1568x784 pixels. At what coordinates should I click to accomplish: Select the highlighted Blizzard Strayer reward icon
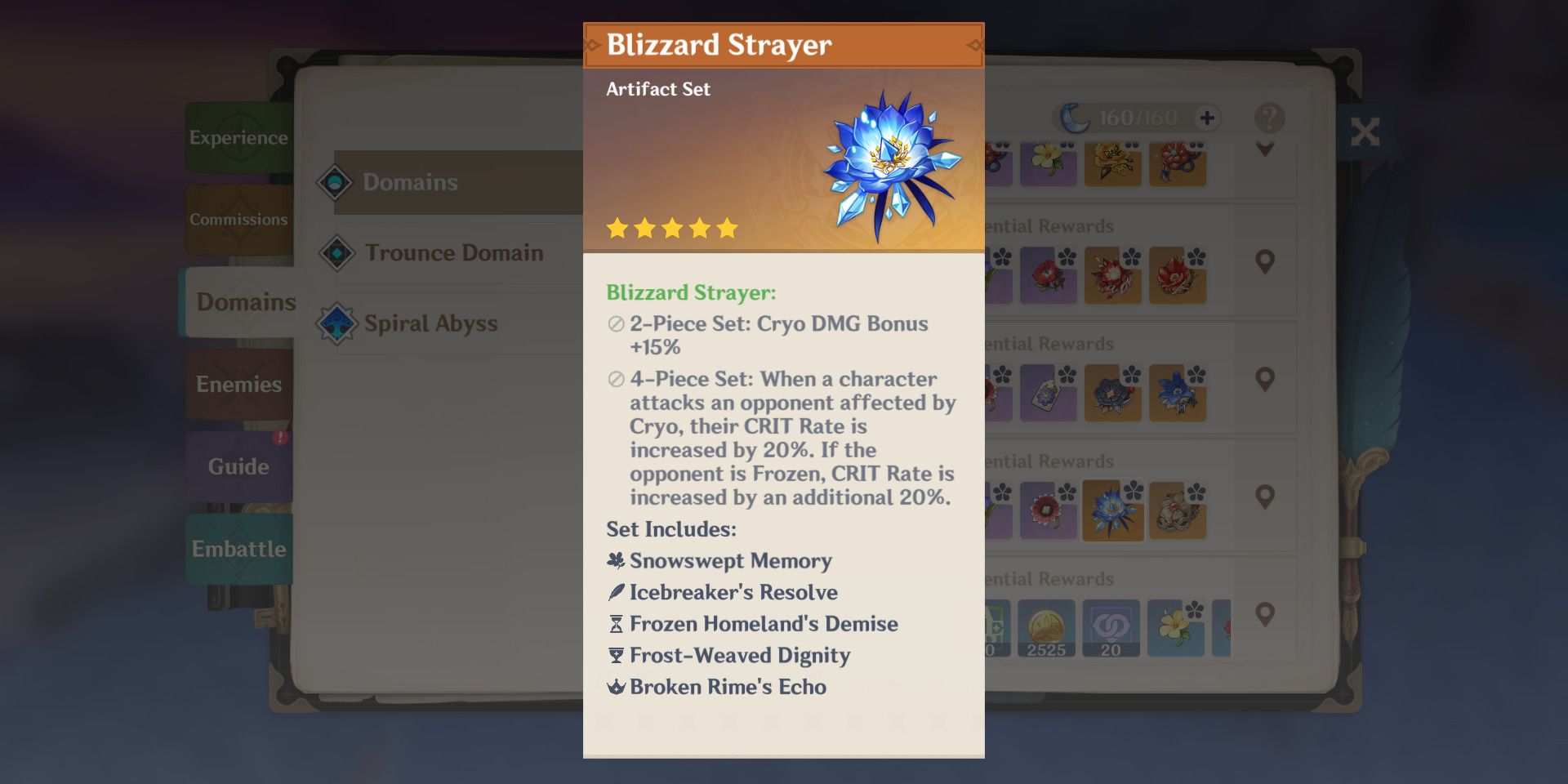click(x=1112, y=511)
